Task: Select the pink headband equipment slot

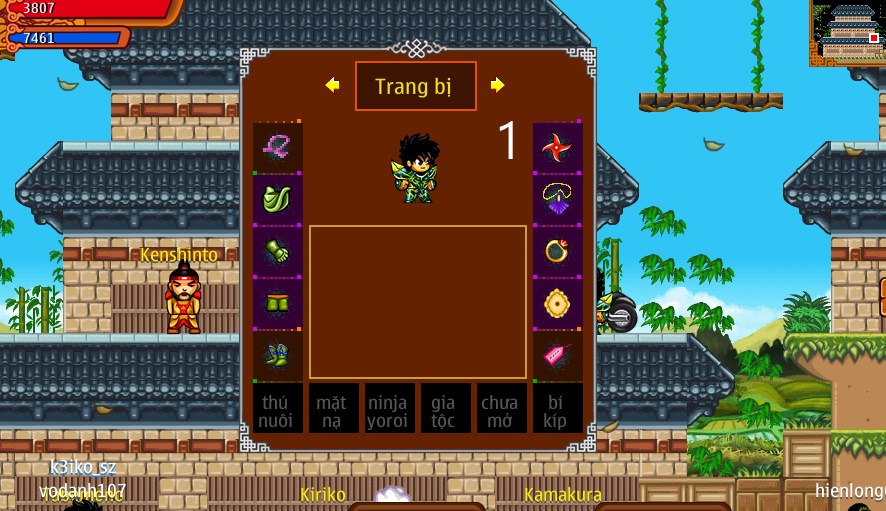Action: click(278, 148)
